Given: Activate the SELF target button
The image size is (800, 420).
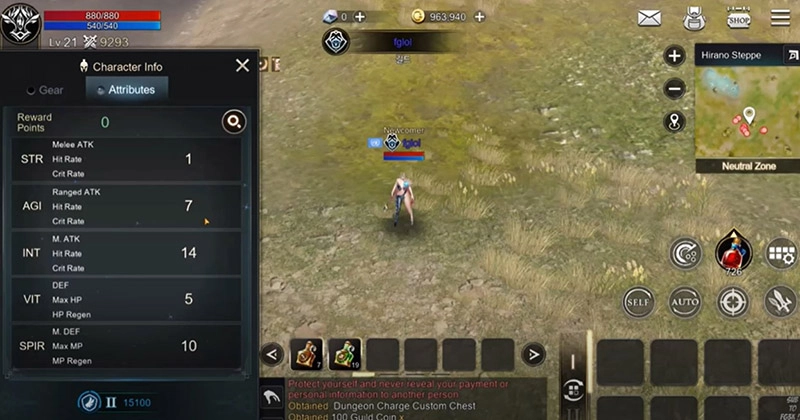Looking at the screenshot, I should 637,300.
